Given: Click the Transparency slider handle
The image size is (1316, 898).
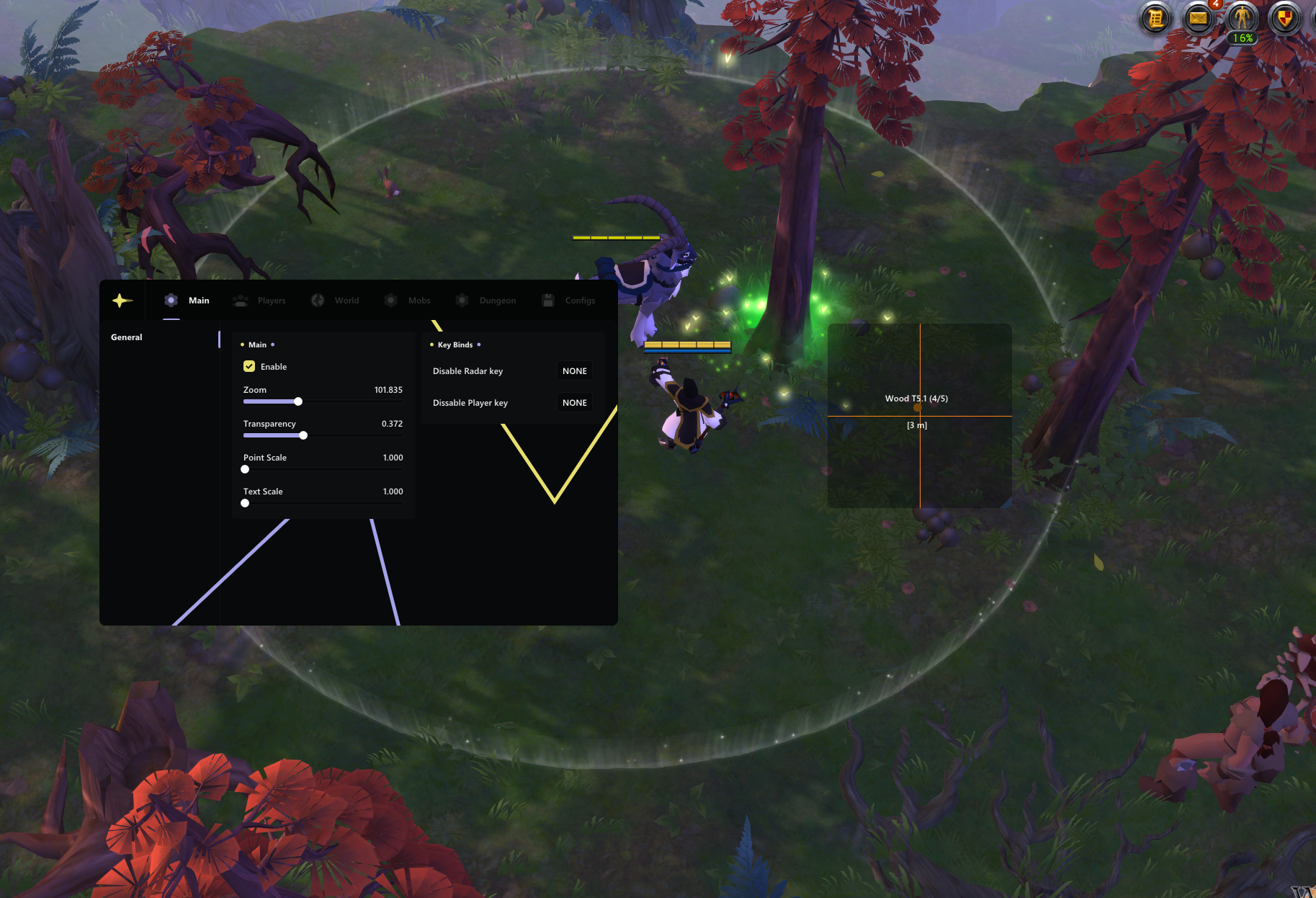Looking at the screenshot, I should (303, 435).
